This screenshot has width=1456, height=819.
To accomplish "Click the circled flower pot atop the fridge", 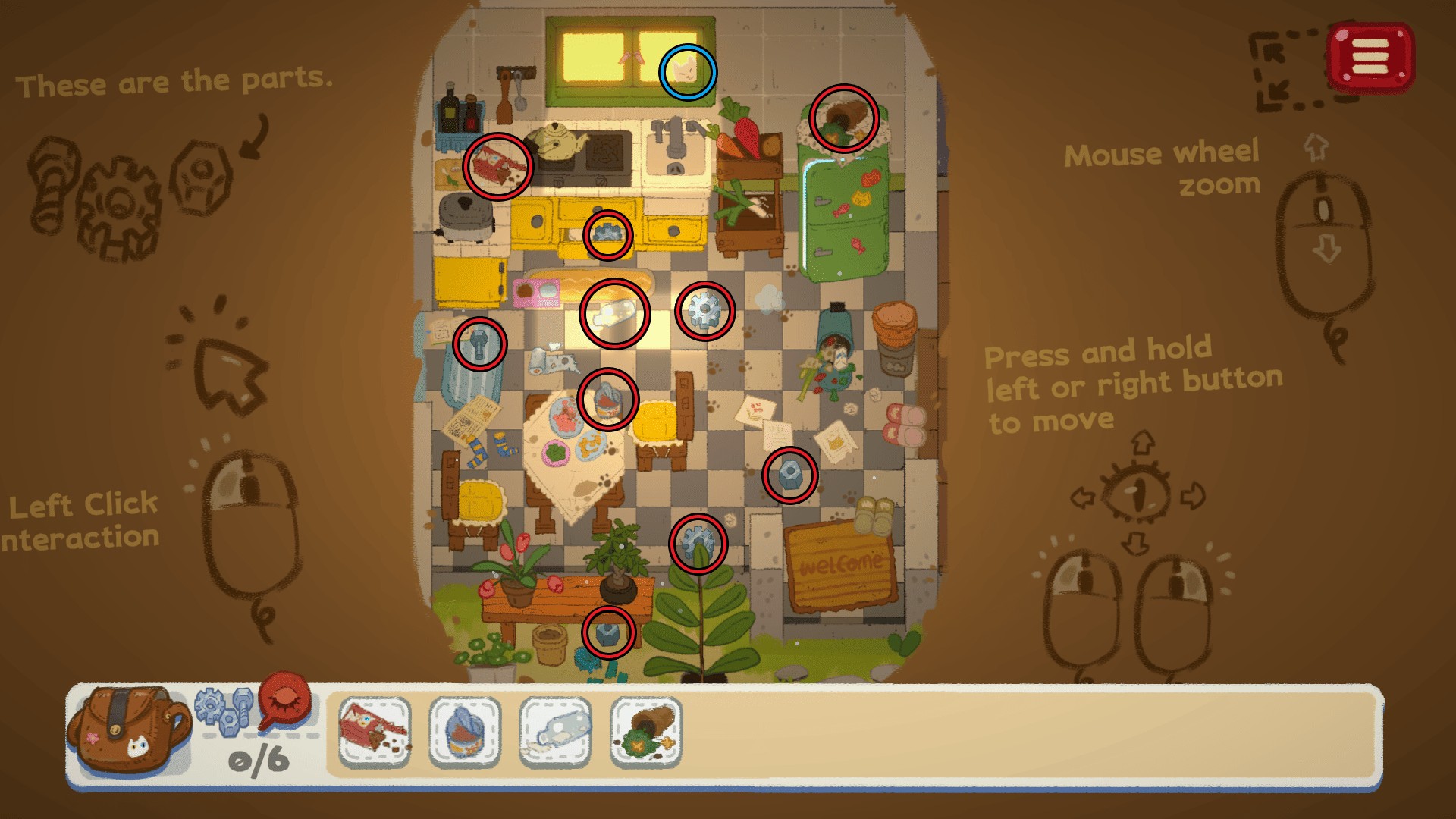I will 843,118.
